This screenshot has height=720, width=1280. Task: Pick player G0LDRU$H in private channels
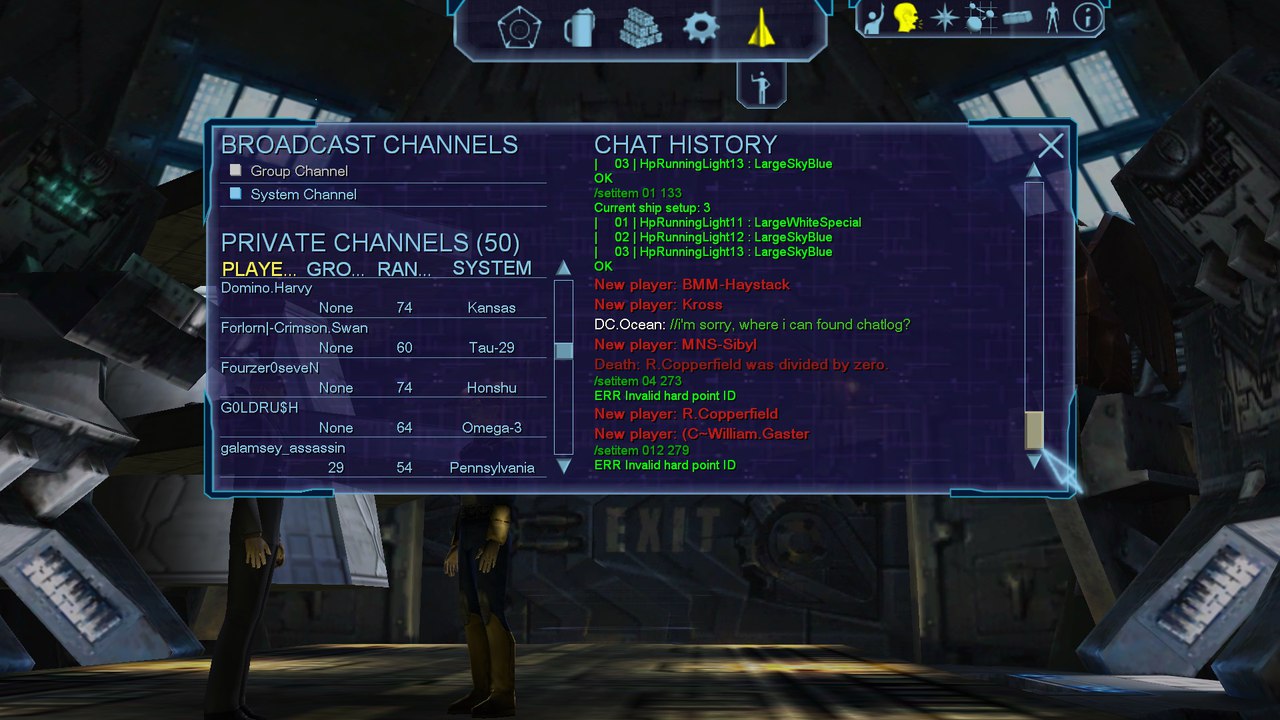260,408
